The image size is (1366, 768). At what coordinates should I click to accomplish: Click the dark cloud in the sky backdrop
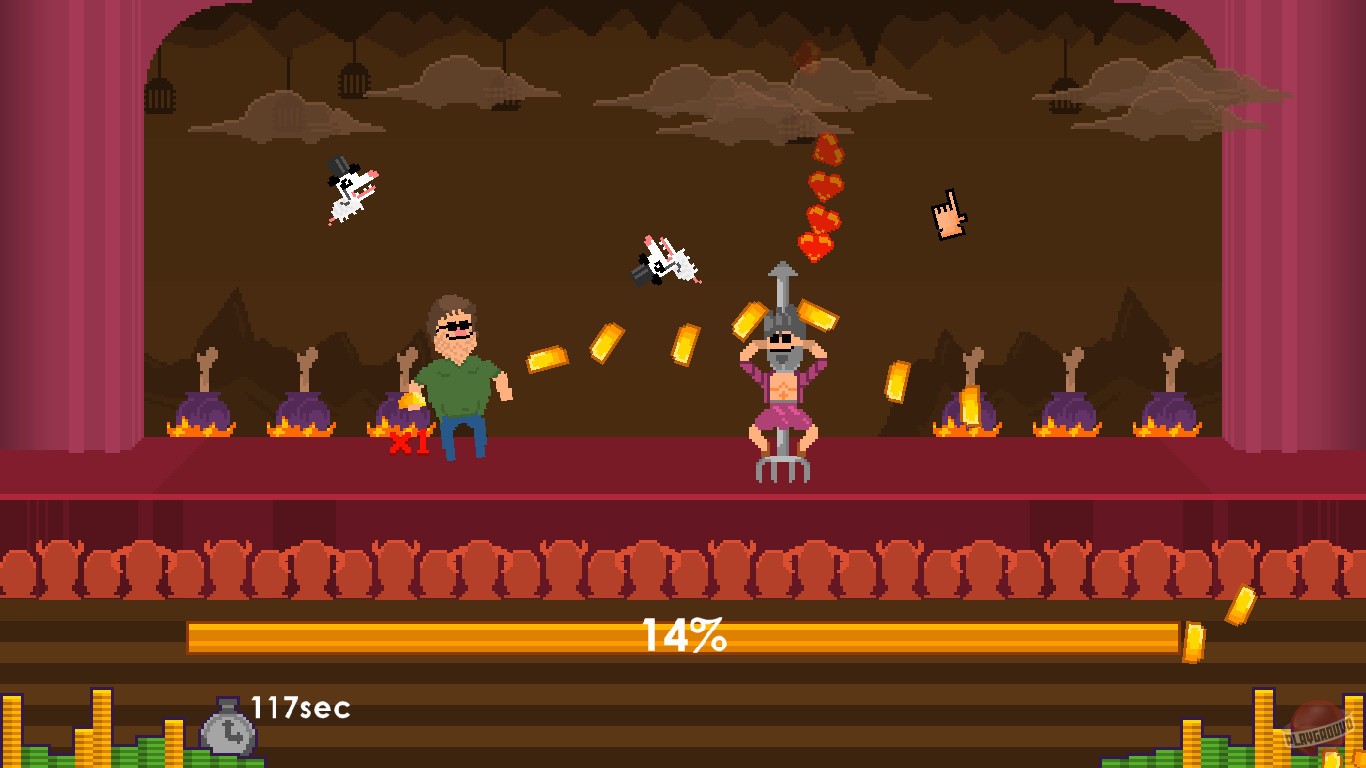point(680,85)
